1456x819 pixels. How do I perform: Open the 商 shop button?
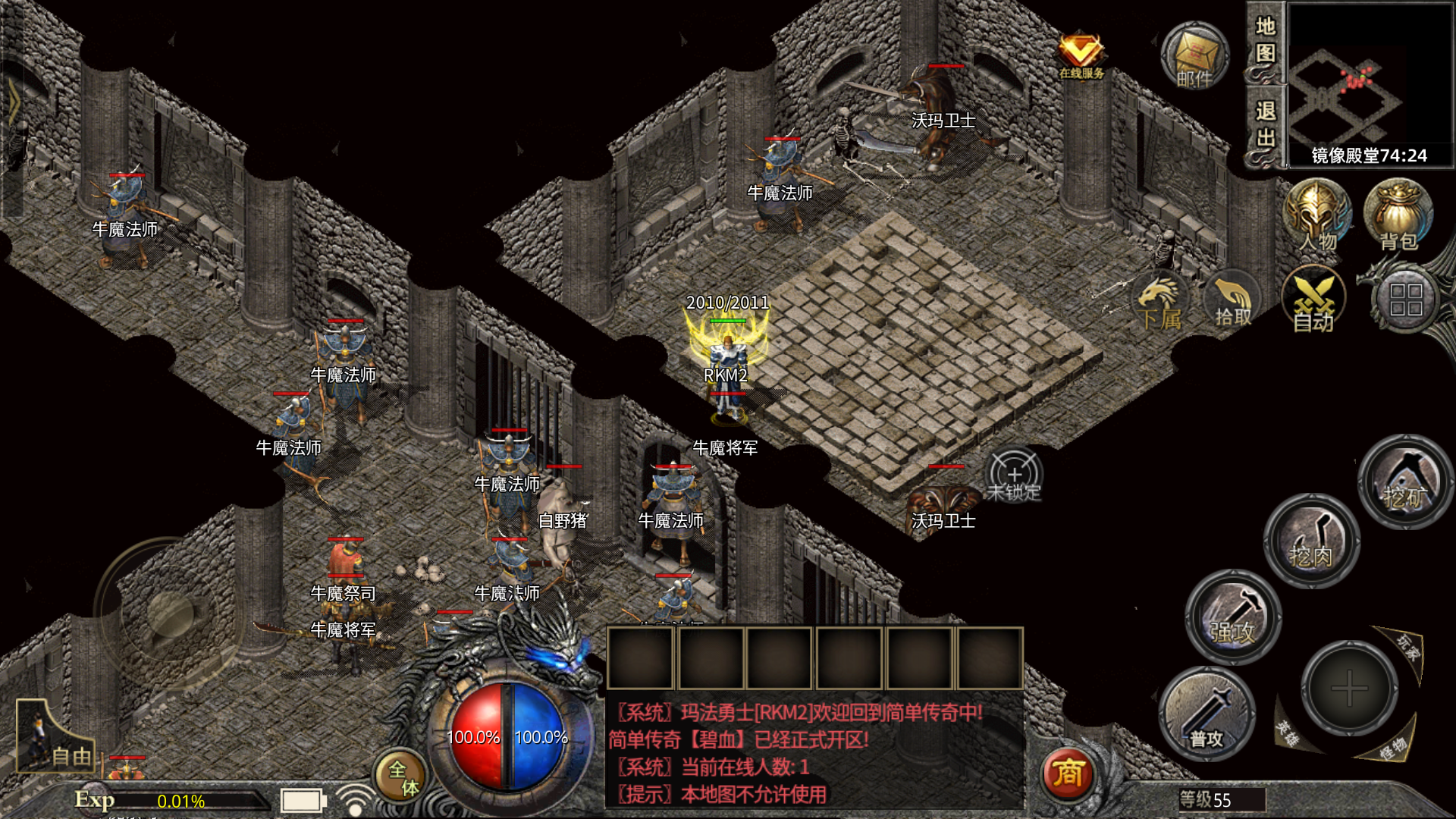point(1068,773)
